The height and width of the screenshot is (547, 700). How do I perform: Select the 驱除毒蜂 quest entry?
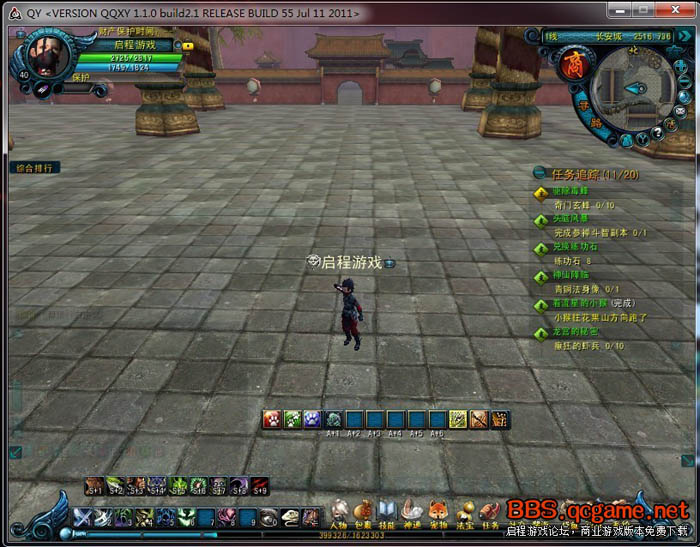click(572, 191)
